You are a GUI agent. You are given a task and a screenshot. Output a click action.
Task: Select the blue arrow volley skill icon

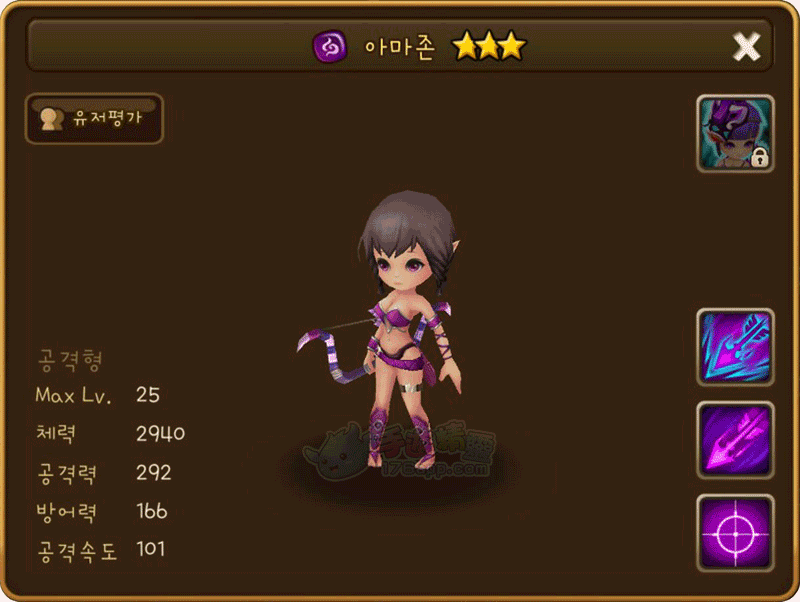tap(735, 346)
